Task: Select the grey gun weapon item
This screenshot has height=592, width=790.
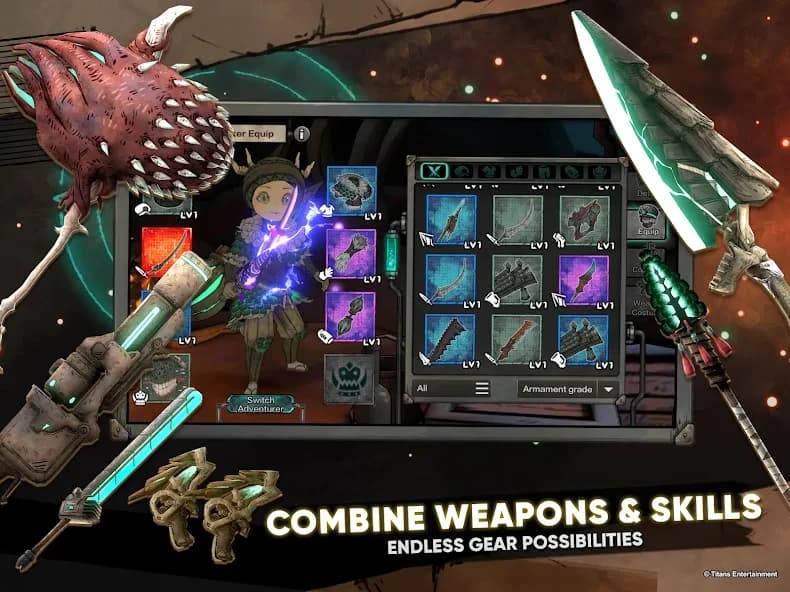Action: tap(583, 219)
